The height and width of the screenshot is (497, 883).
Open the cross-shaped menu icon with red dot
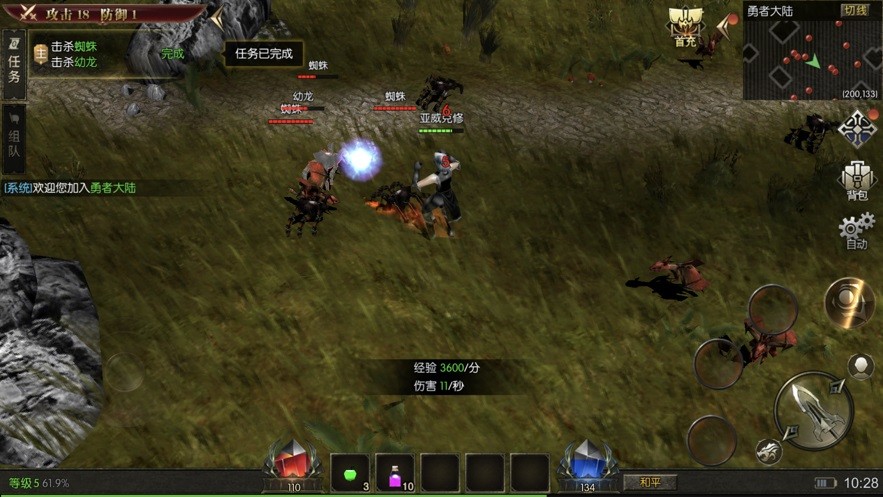[857, 130]
